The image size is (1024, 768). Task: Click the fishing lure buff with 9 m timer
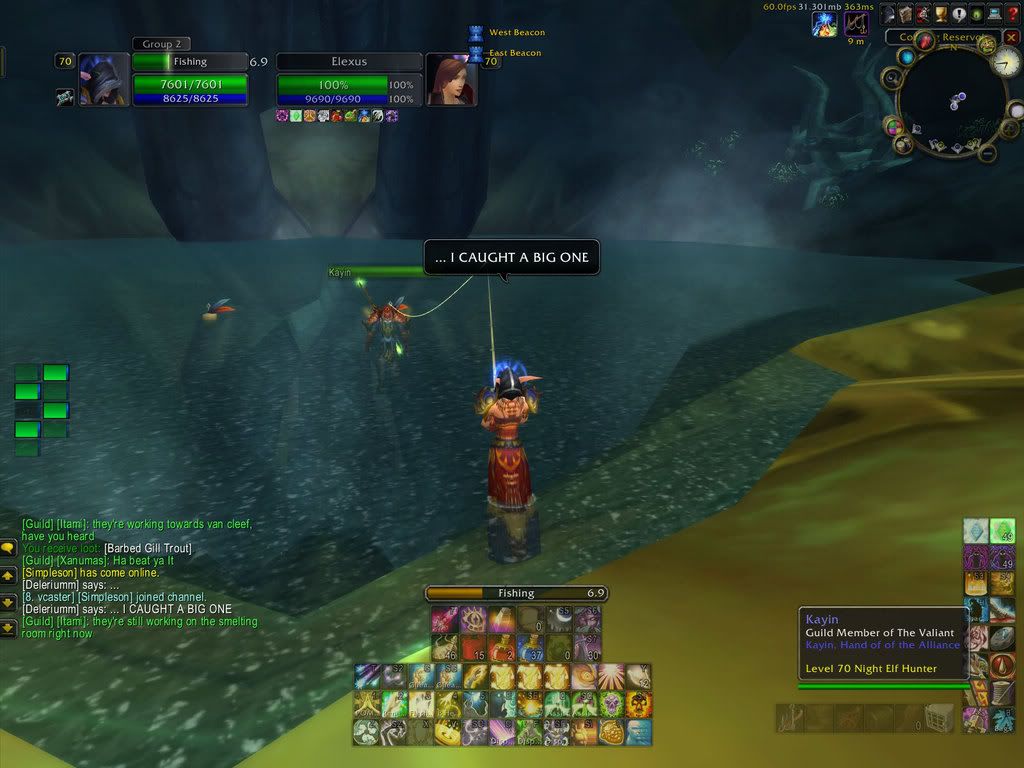click(856, 24)
